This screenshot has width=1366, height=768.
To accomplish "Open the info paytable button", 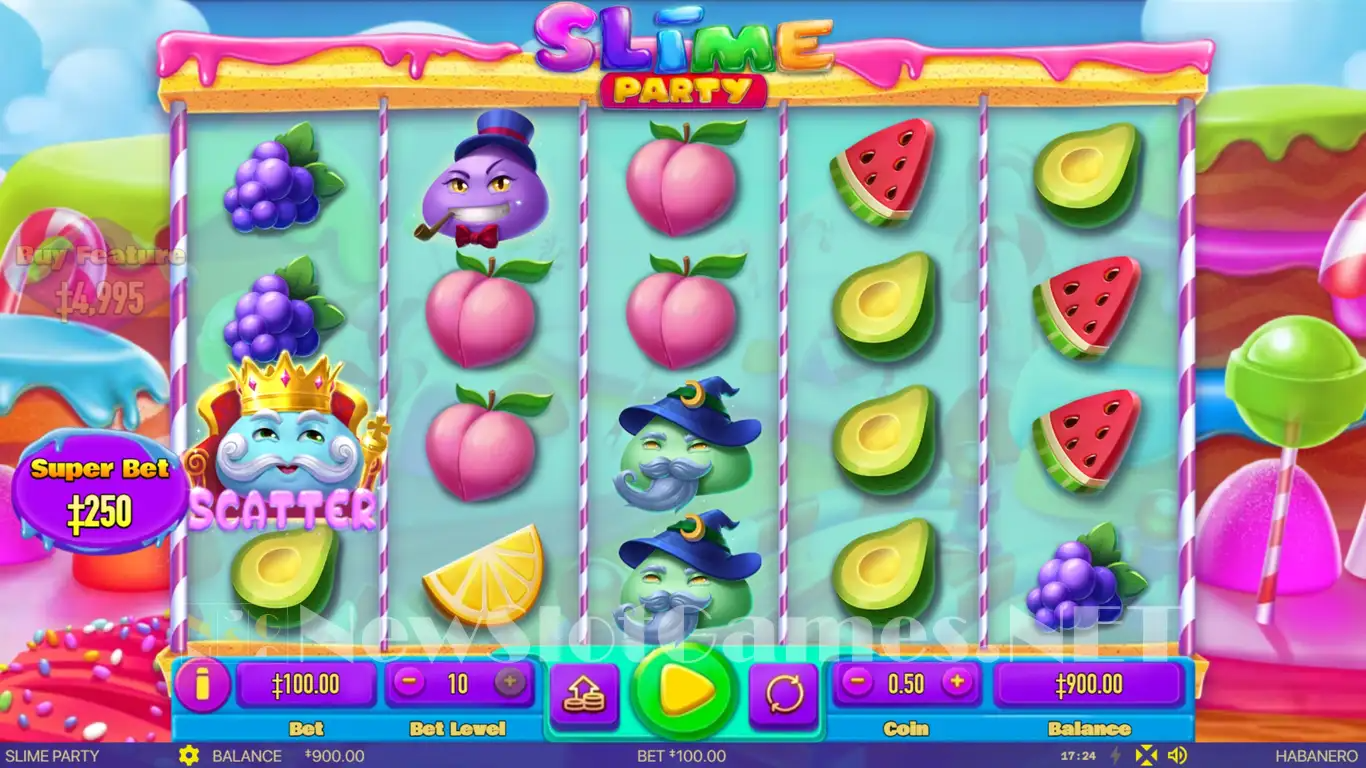I will (x=202, y=685).
